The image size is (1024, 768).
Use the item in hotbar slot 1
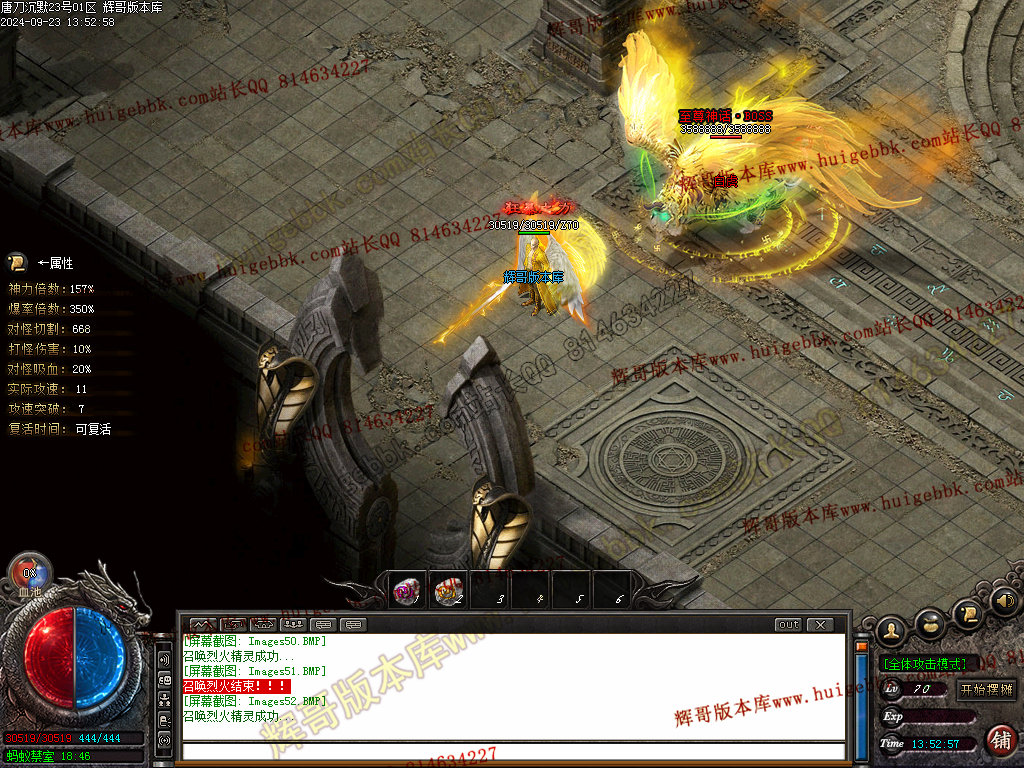(407, 591)
